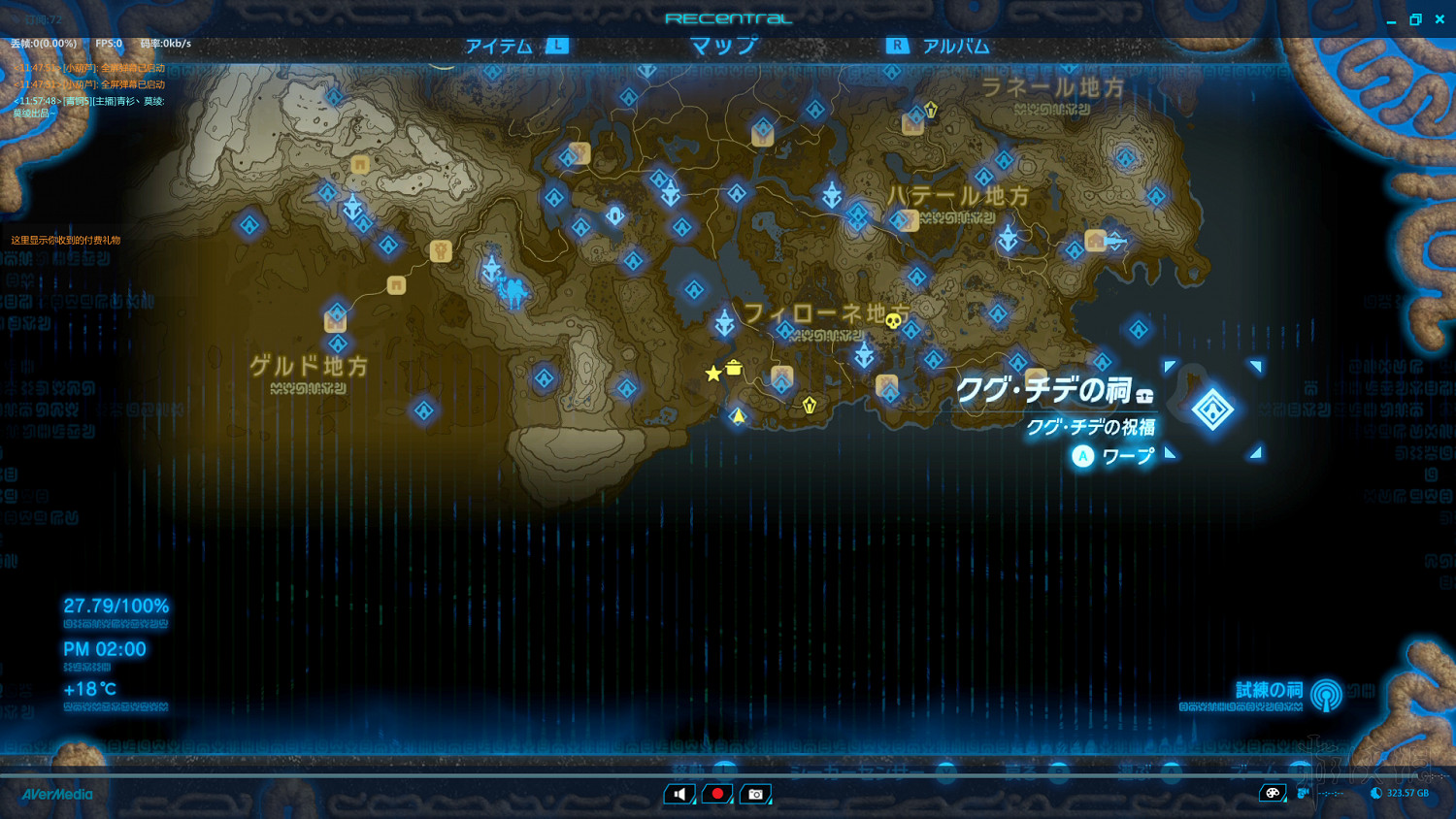Click the クグ・チデの祝福 text link
The image size is (1456, 819).
(x=1092, y=428)
